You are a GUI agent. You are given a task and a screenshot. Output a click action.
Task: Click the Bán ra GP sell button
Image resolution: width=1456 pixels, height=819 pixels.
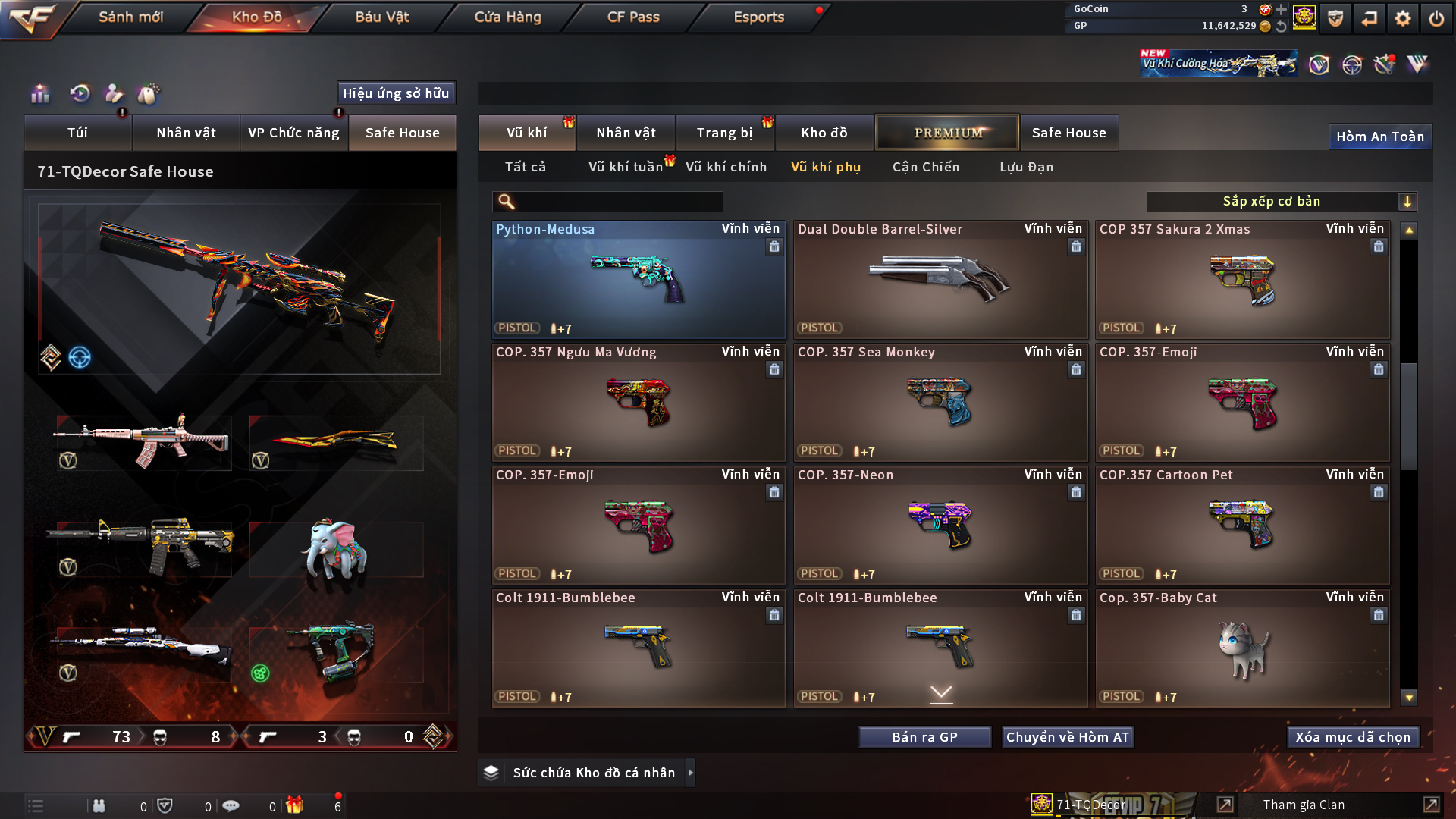pyautogui.click(x=924, y=737)
